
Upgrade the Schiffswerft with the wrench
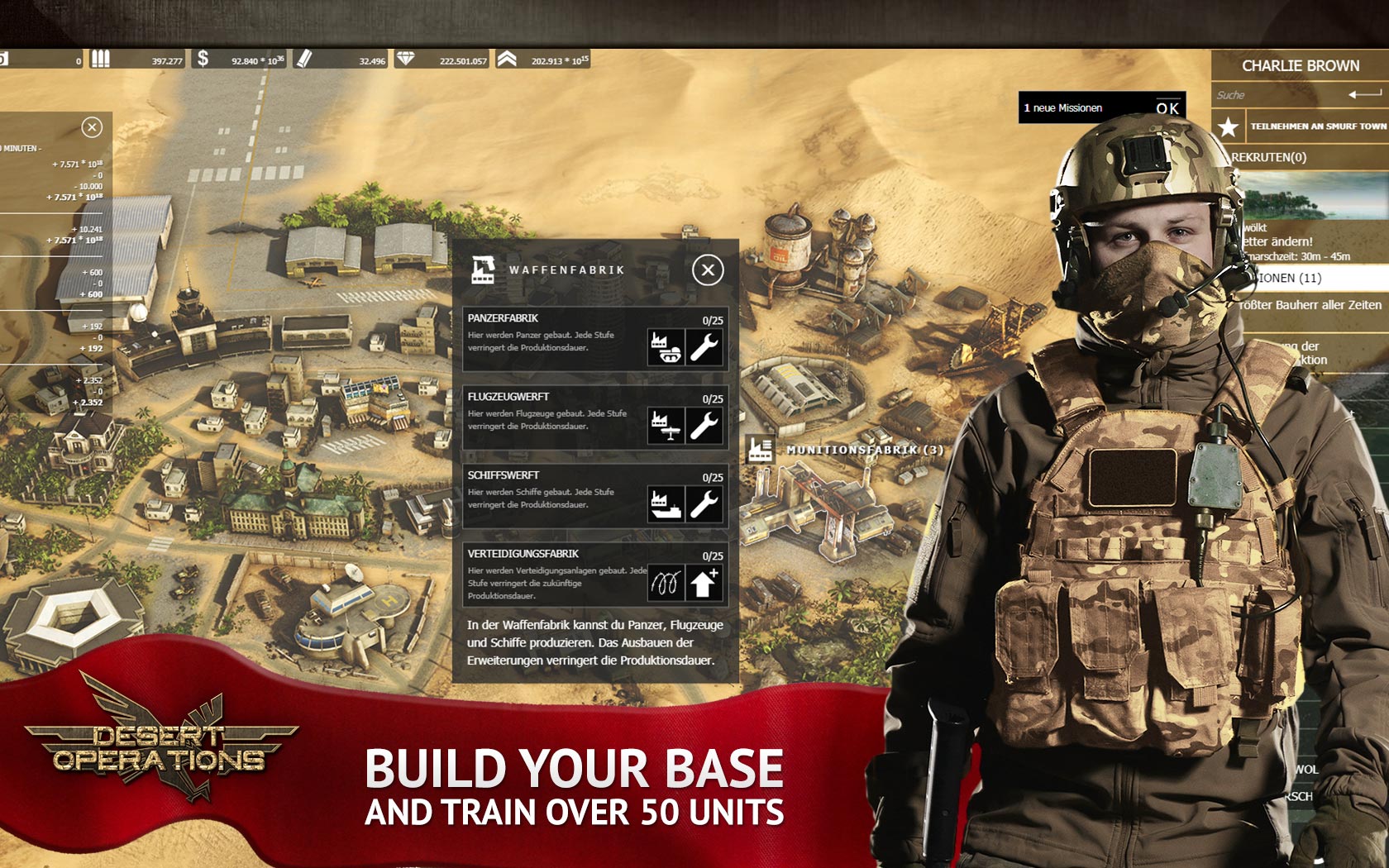pos(705,504)
